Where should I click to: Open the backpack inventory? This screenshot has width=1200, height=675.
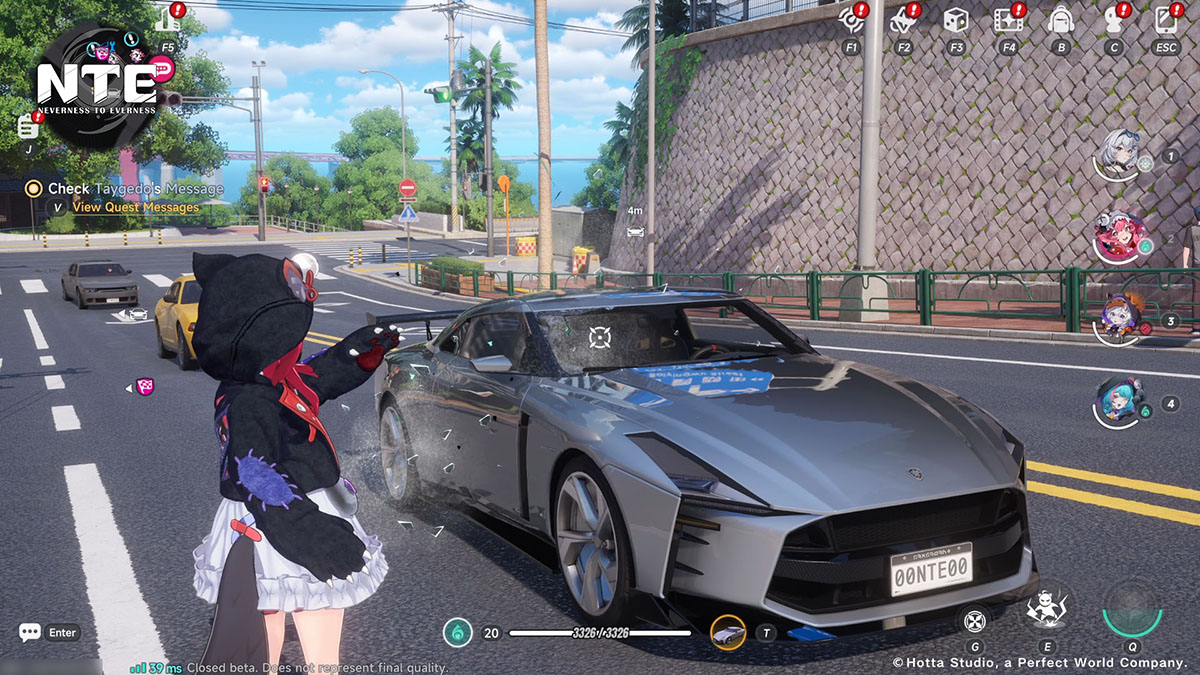[x=1060, y=19]
